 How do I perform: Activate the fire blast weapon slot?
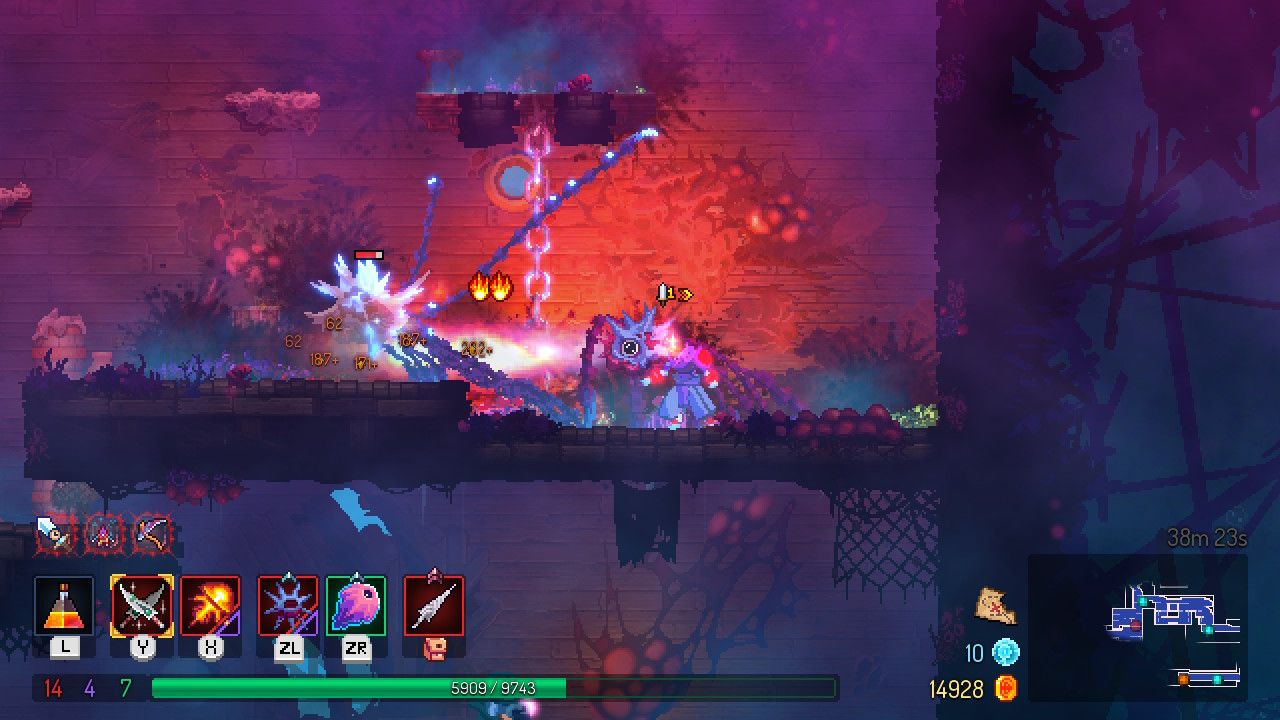tap(210, 605)
